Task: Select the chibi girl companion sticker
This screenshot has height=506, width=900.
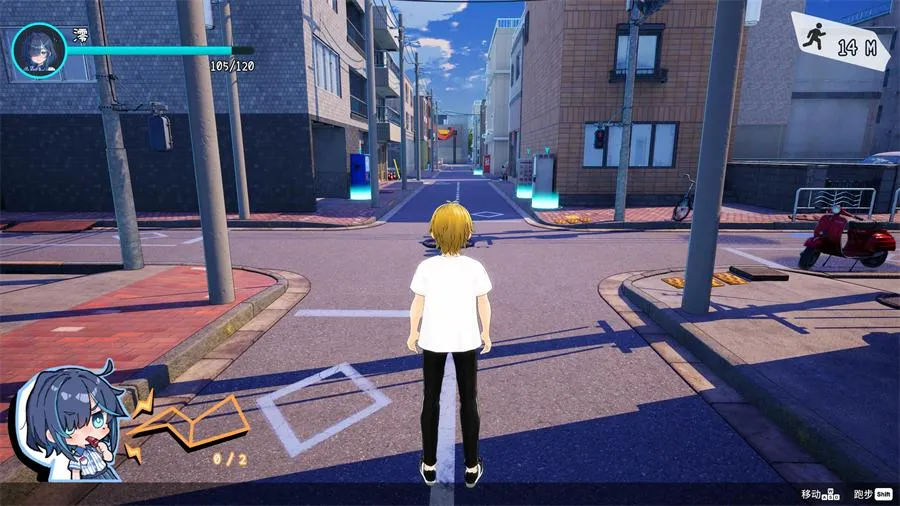Action: [68, 424]
